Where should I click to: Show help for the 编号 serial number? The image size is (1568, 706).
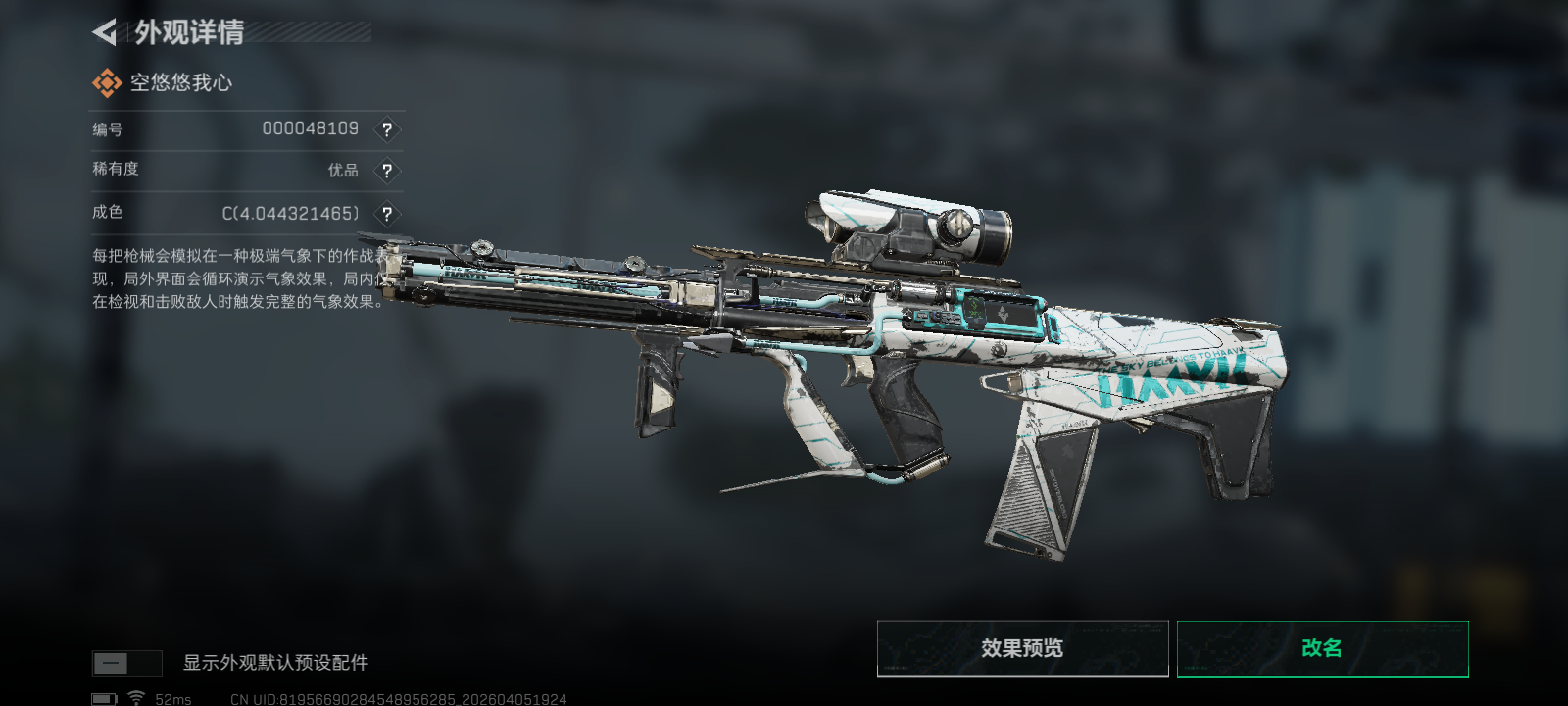click(387, 129)
